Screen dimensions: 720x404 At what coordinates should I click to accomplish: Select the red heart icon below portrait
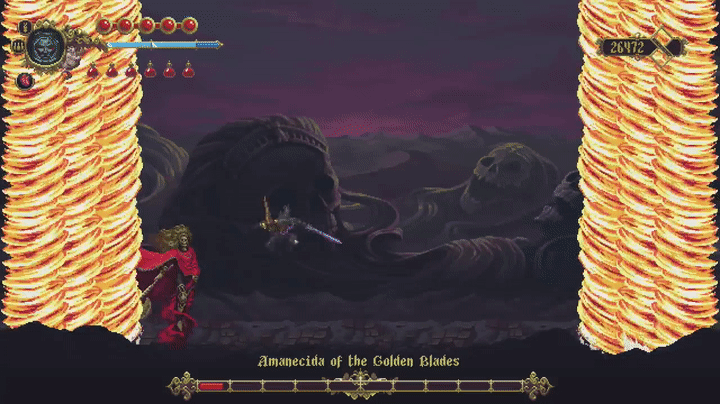point(24,79)
